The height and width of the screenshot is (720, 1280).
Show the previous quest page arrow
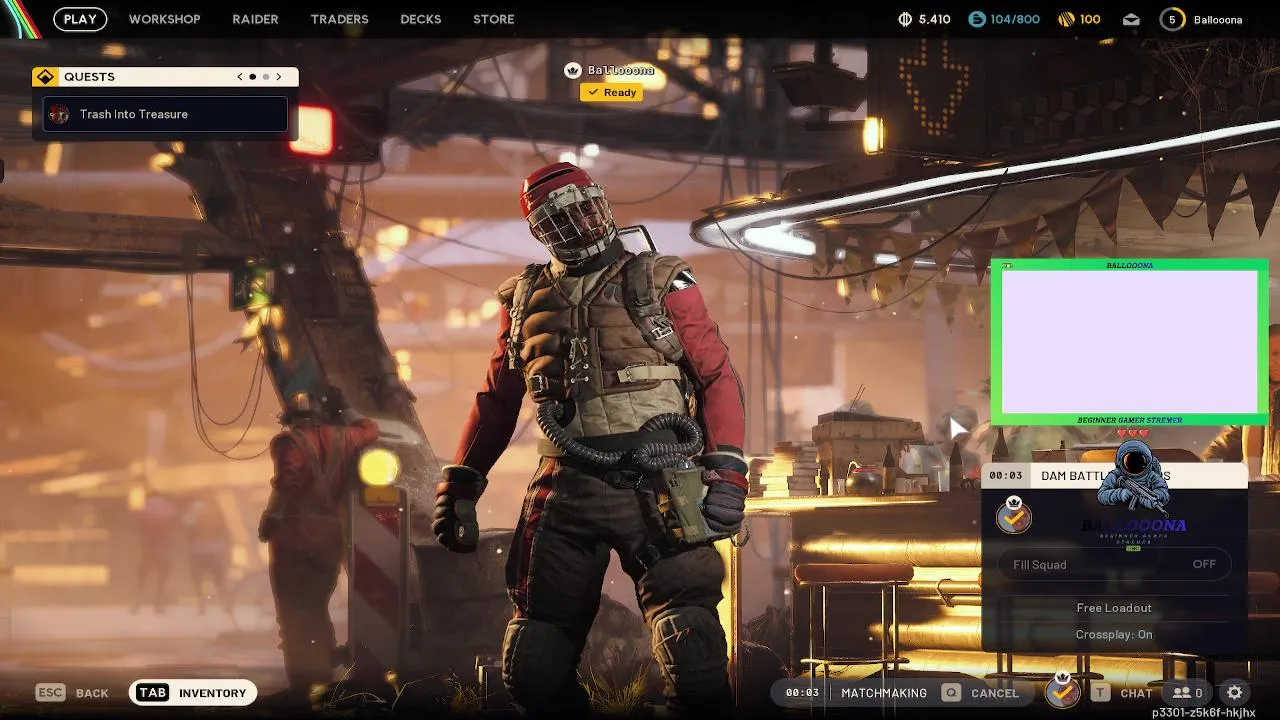click(x=240, y=77)
